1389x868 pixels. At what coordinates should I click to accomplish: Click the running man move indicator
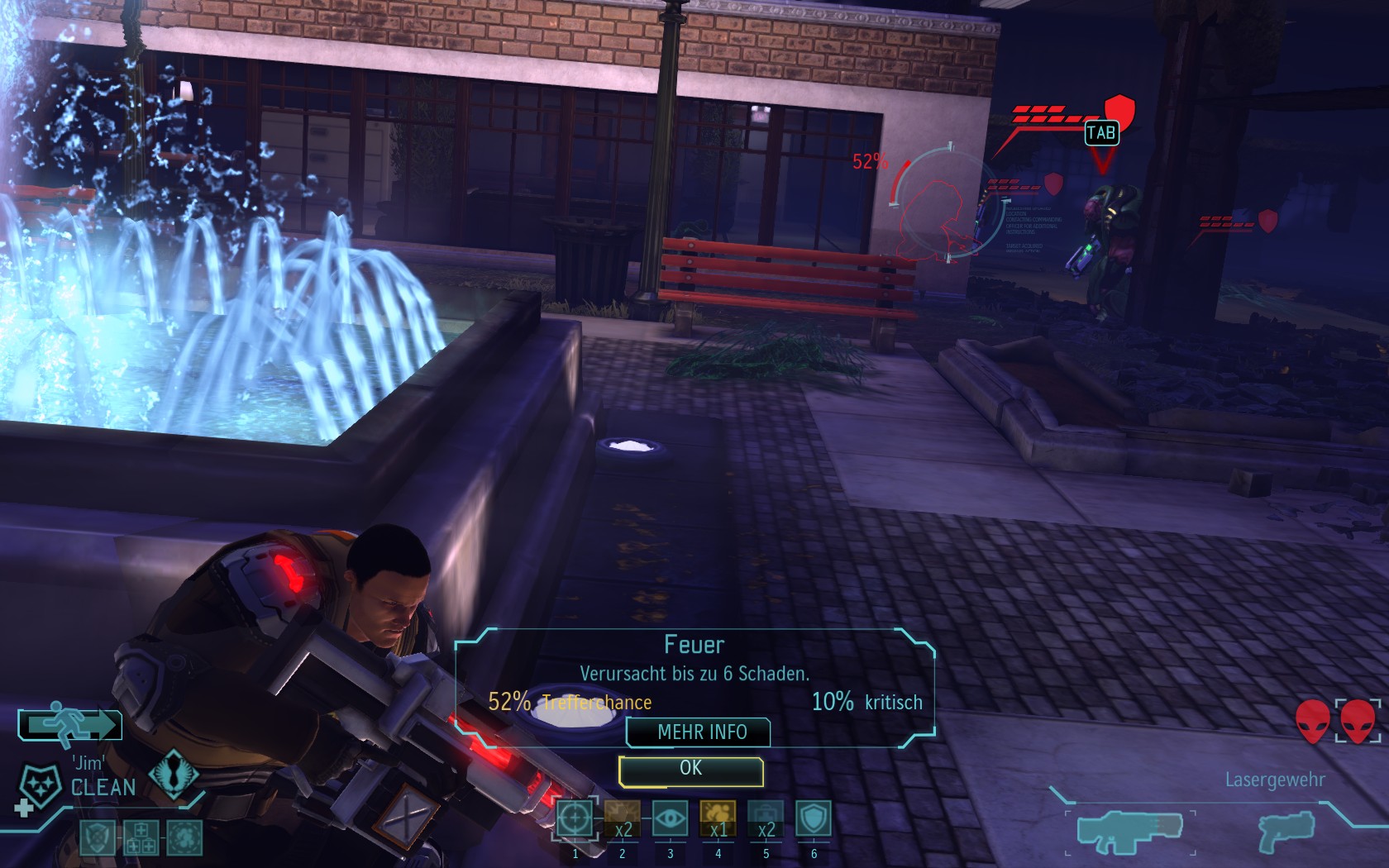[x=71, y=725]
